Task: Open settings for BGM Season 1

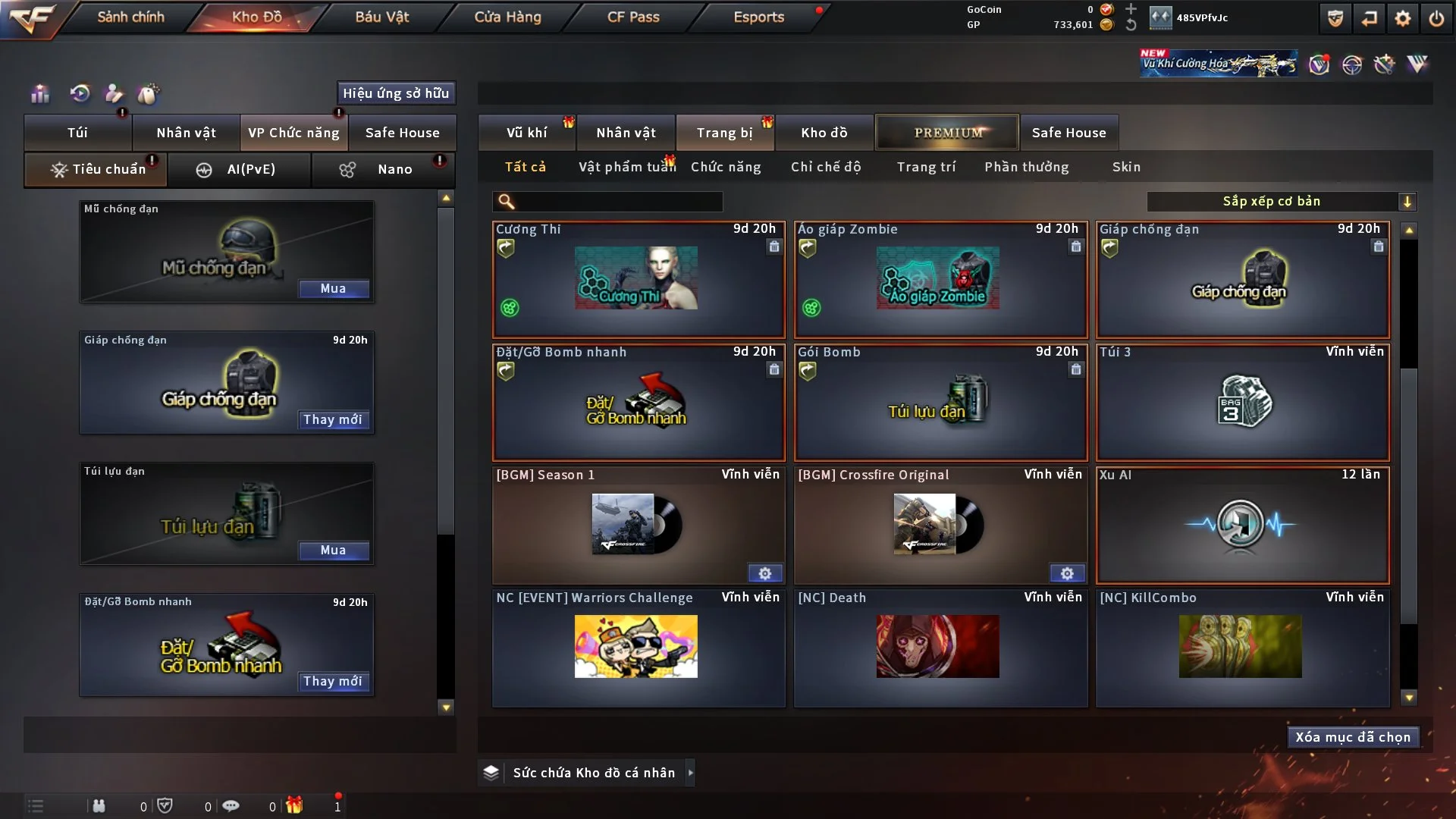Action: tap(764, 573)
